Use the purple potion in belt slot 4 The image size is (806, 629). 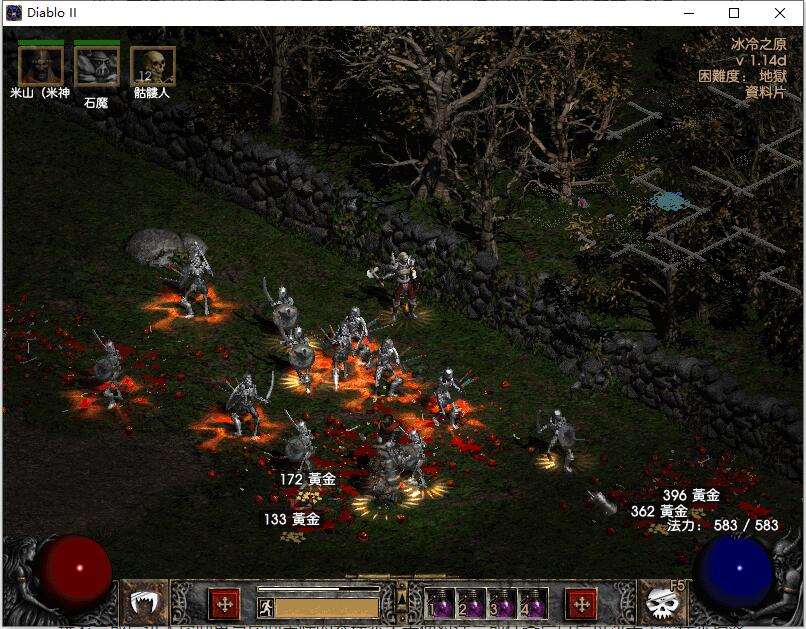coord(533,604)
